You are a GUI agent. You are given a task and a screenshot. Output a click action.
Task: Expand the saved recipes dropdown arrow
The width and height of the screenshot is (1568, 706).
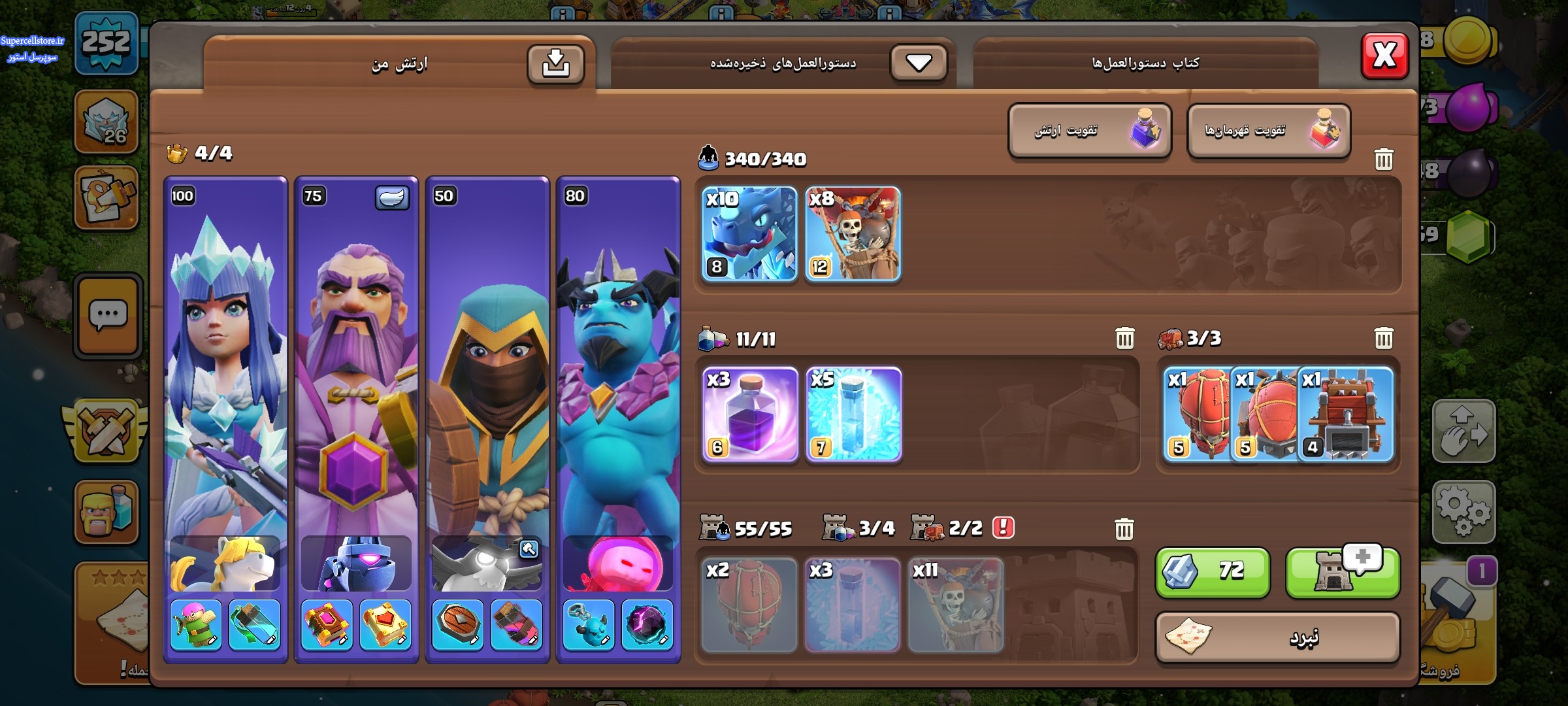[x=919, y=63]
